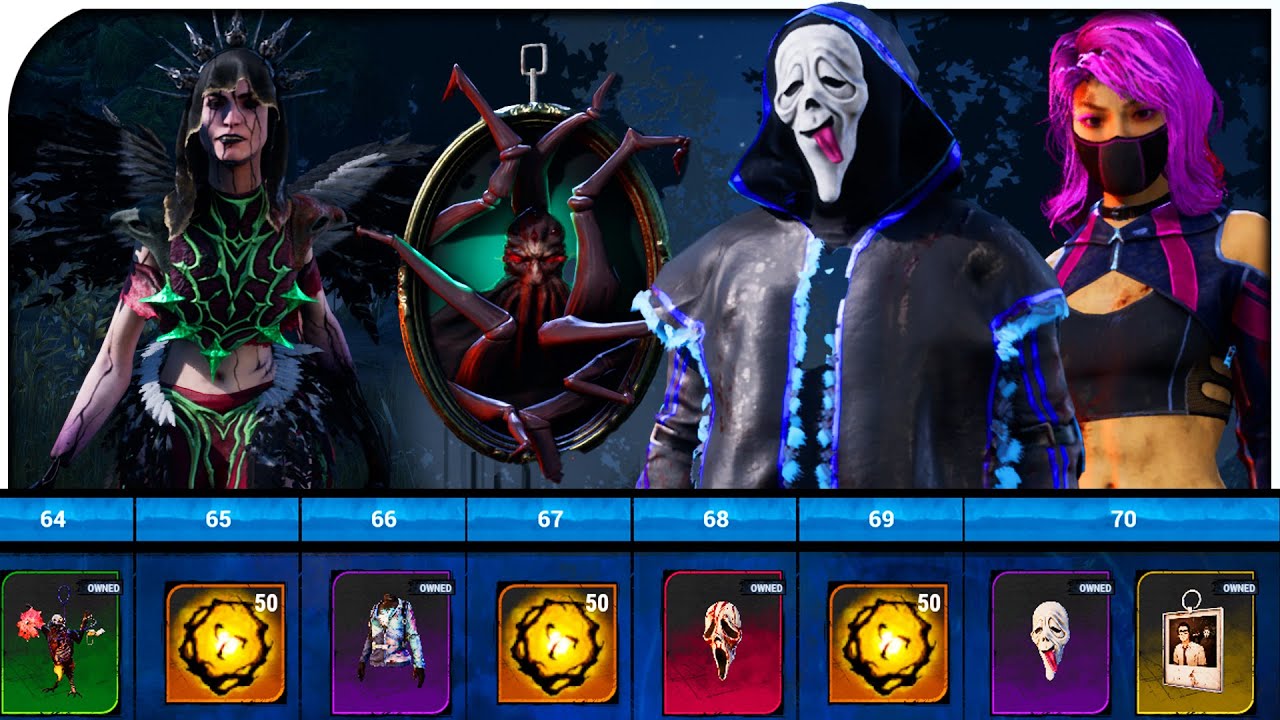
Task: Select the zombie charm reward at tier 64
Action: coord(62,645)
